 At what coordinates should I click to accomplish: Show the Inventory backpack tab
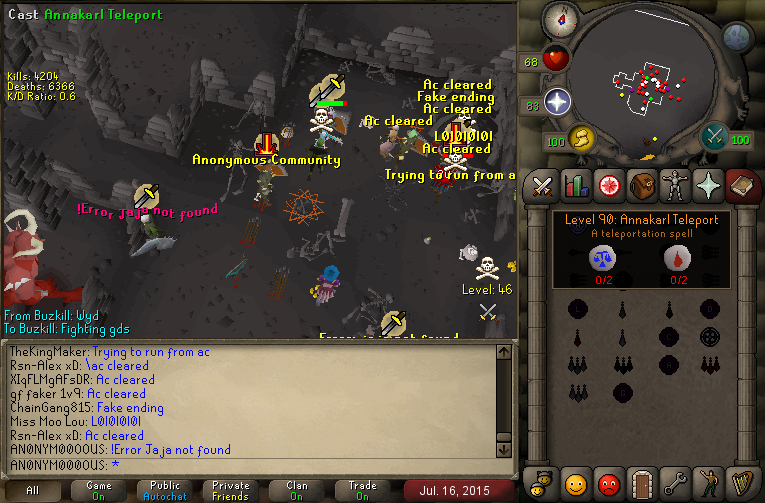pos(641,186)
